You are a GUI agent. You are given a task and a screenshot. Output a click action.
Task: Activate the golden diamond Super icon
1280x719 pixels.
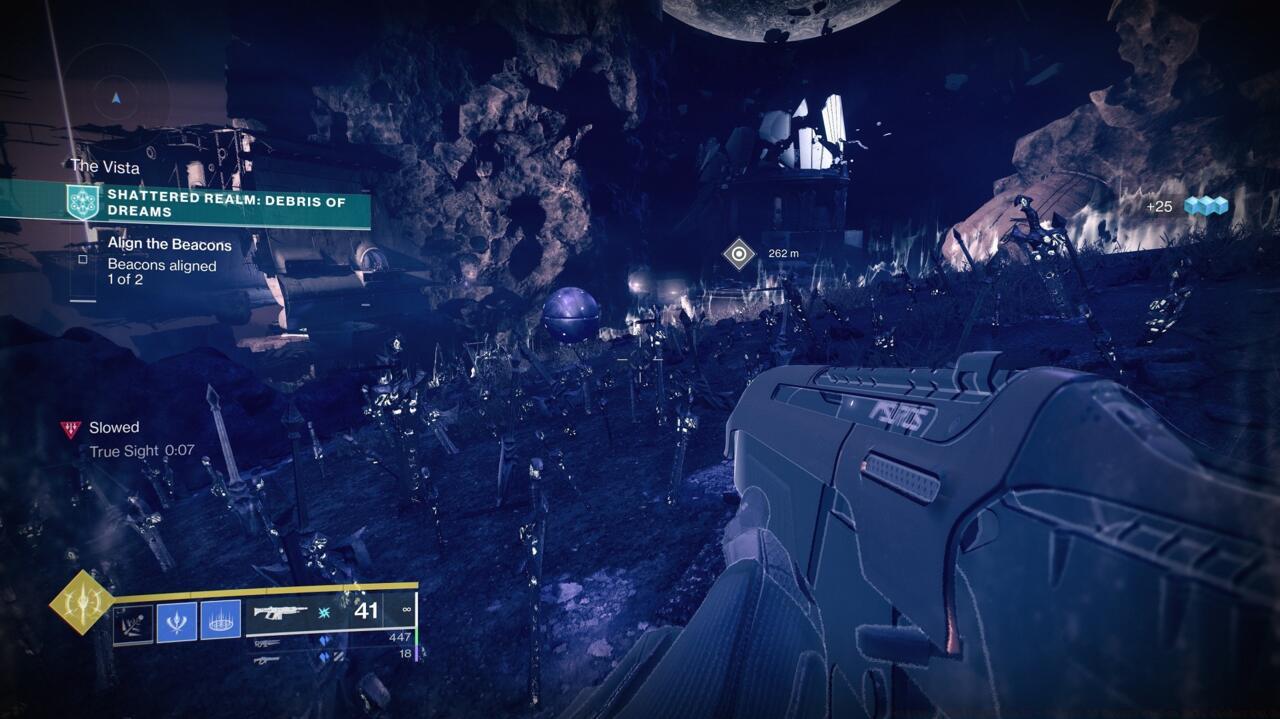click(82, 602)
